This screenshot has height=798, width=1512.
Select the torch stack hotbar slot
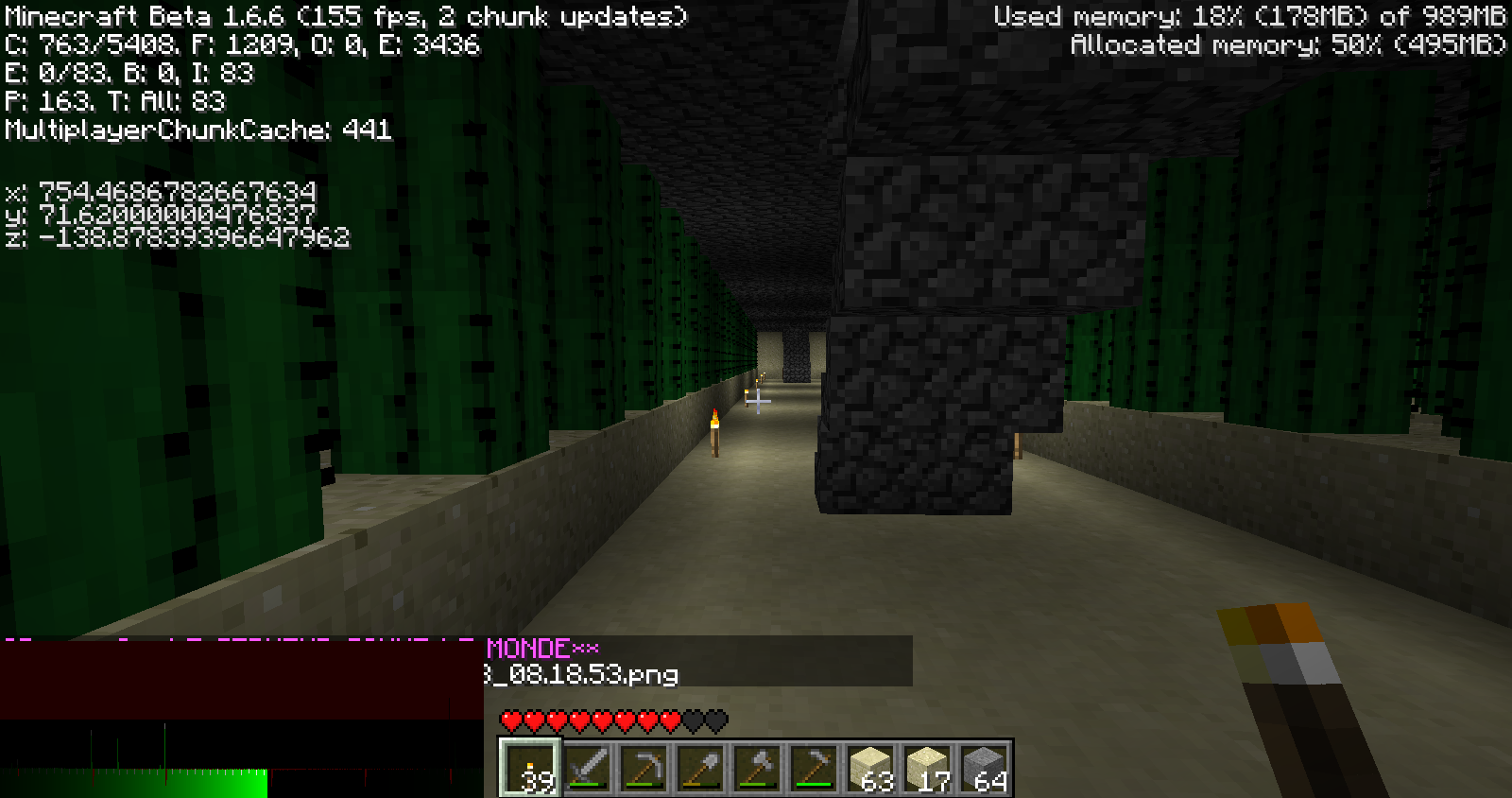click(x=530, y=768)
